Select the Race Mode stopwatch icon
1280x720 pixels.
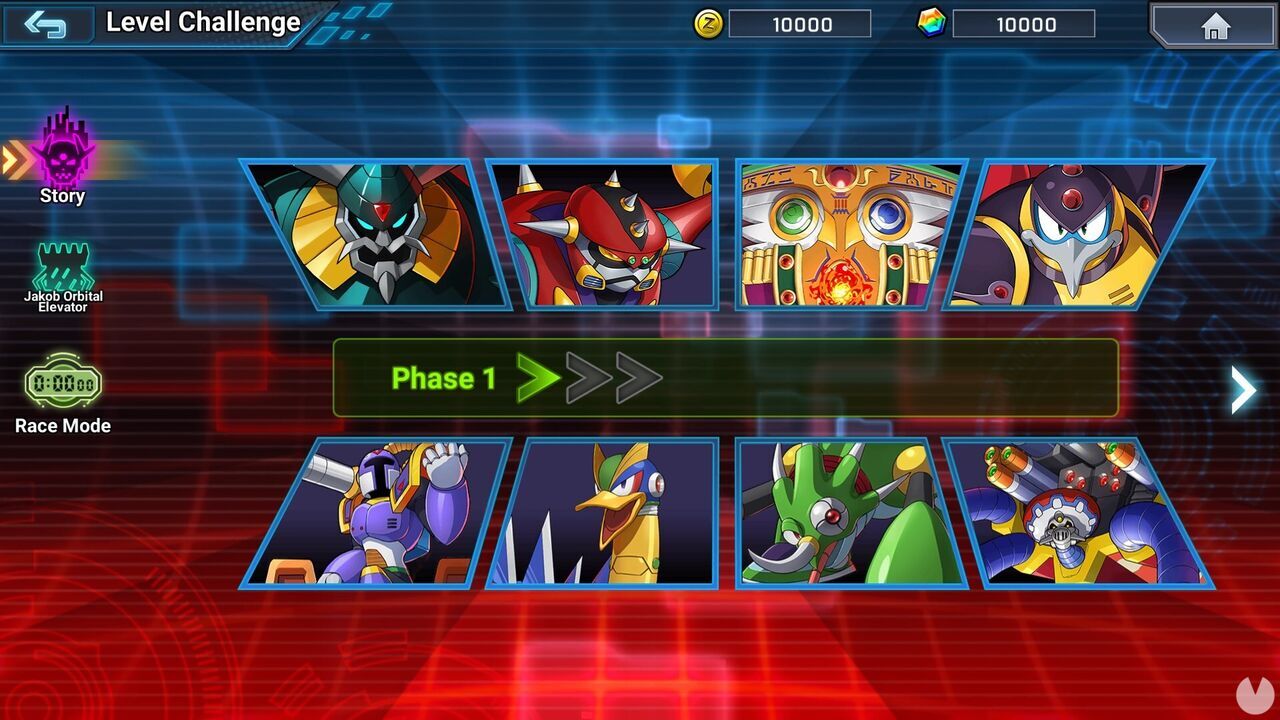pos(62,382)
